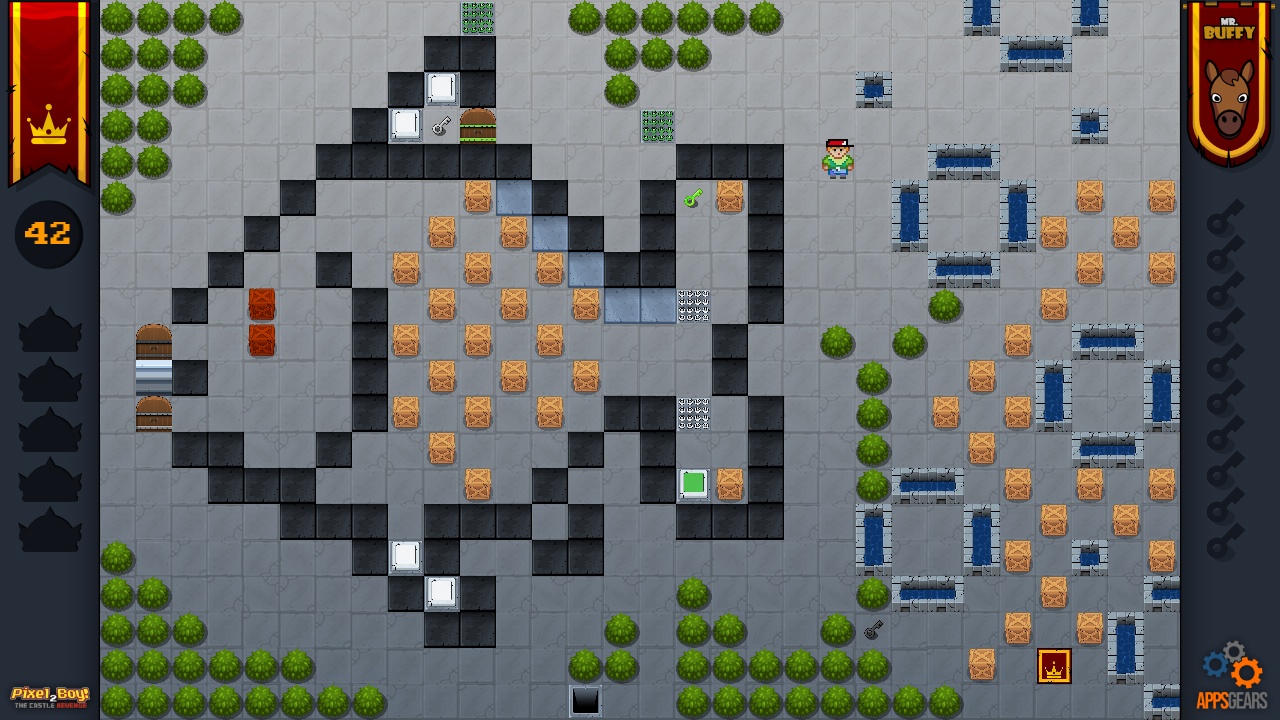1280x720 pixels.
Task: Click the topmost crown slot in the left sidebar
Action: coord(49,330)
